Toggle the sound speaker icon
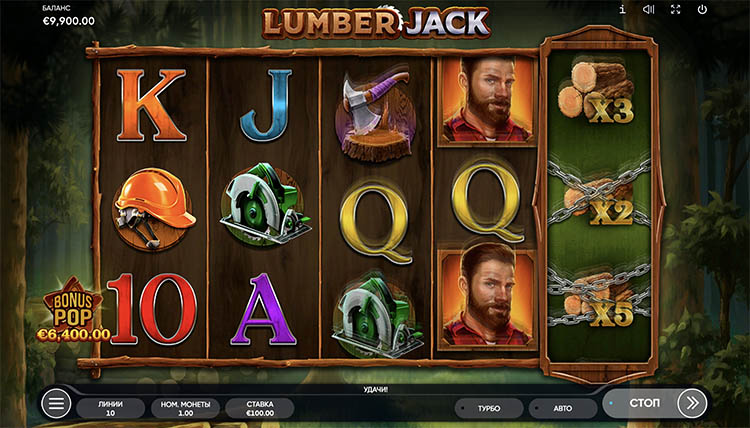 click(x=649, y=10)
